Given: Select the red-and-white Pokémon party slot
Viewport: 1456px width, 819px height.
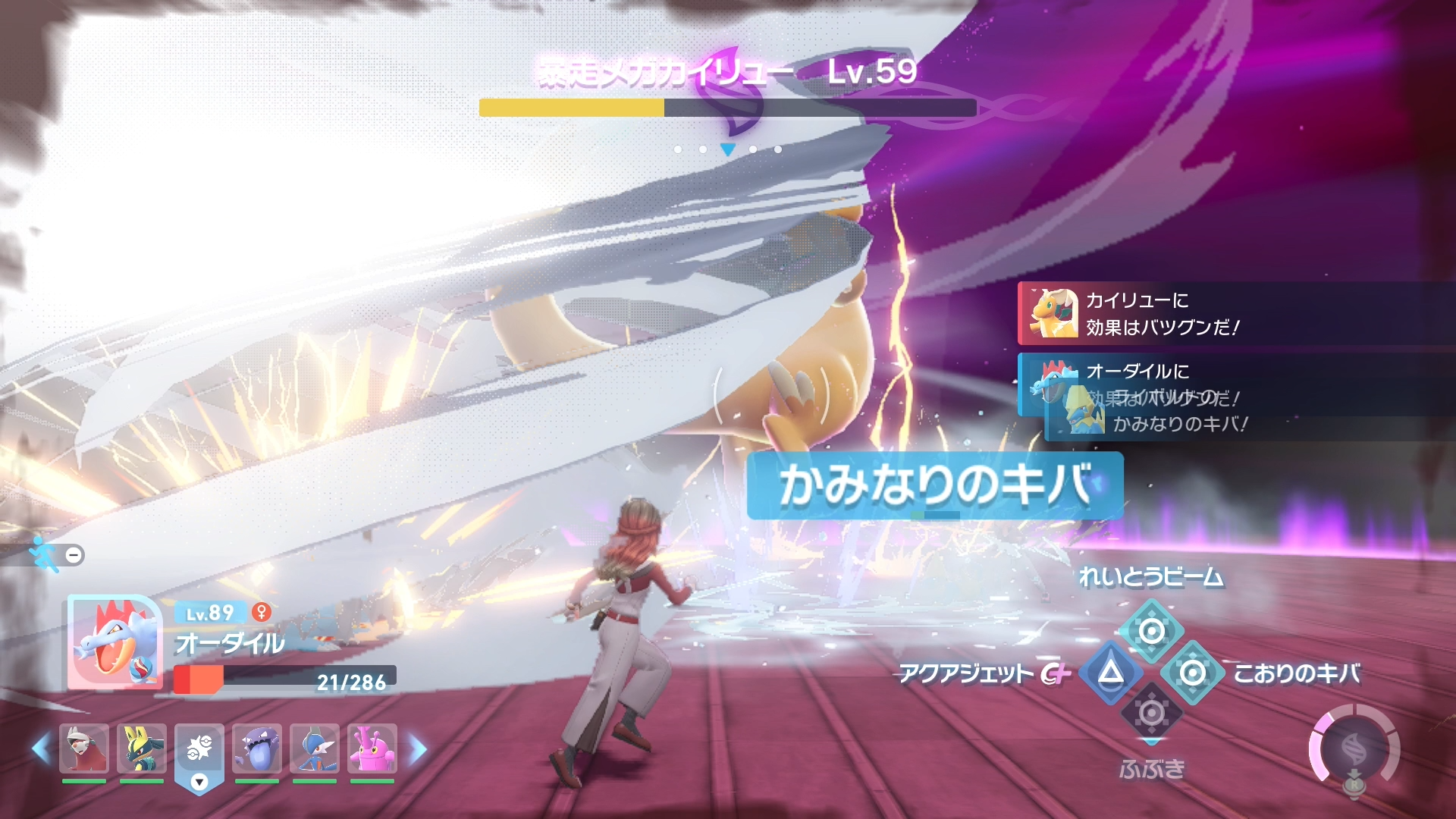Looking at the screenshot, I should click(x=84, y=748).
